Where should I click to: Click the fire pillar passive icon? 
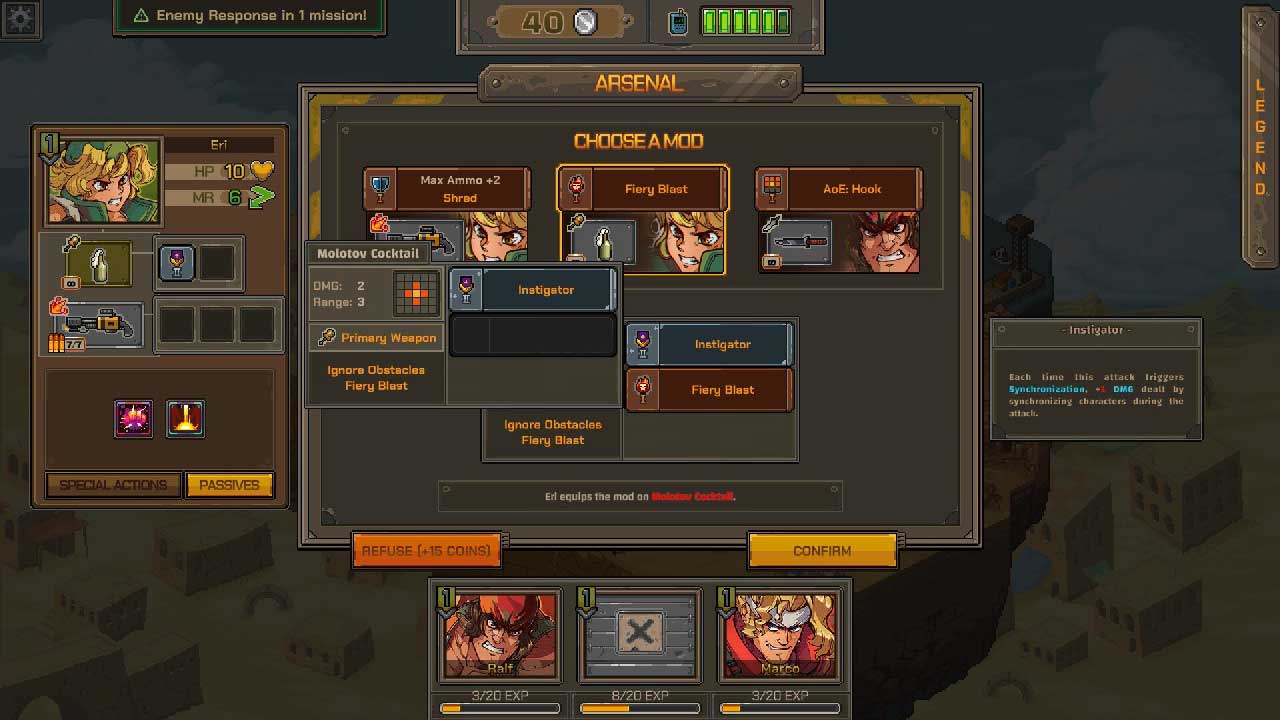click(x=185, y=419)
